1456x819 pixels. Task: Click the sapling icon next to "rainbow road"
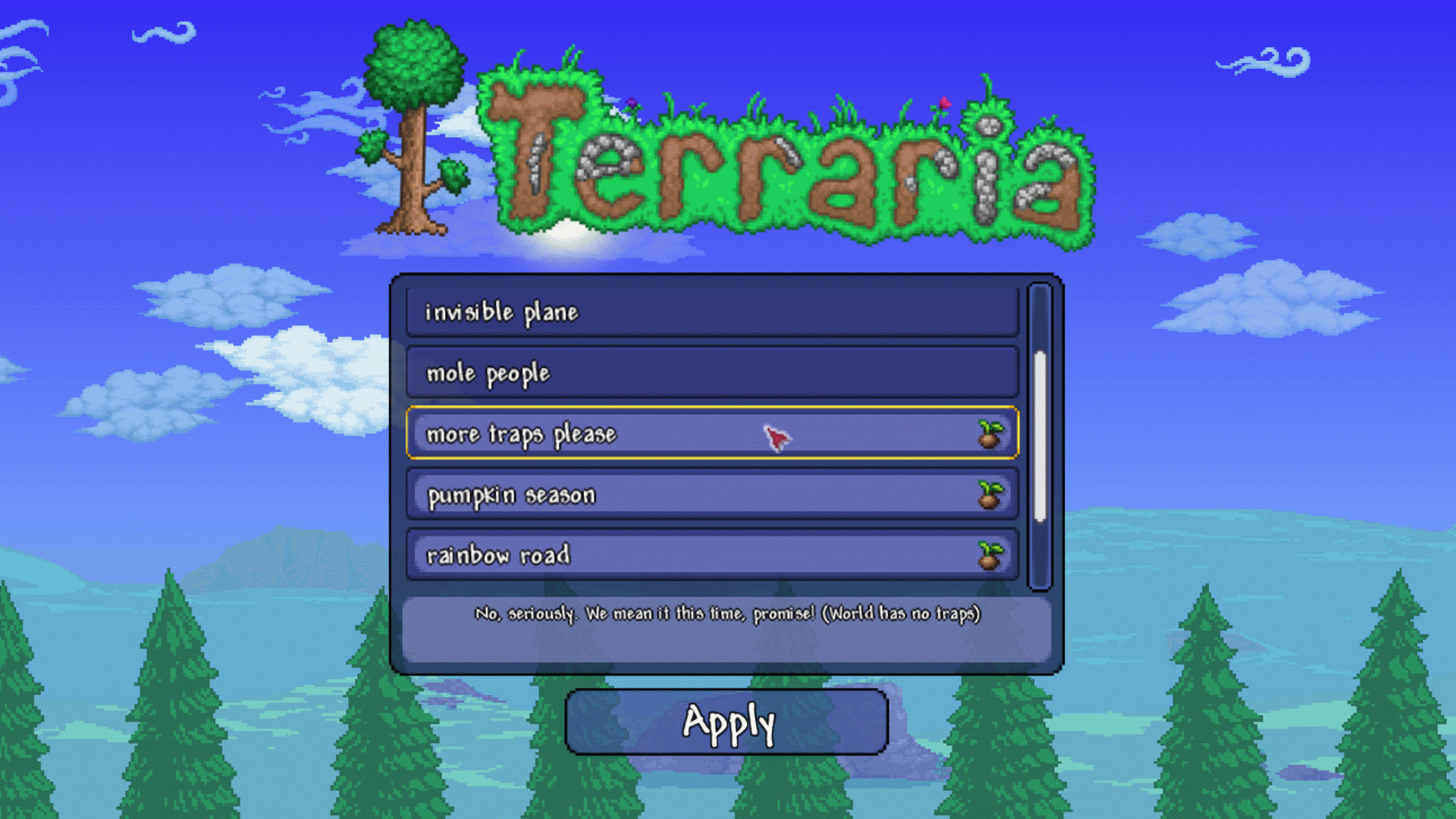click(x=990, y=556)
